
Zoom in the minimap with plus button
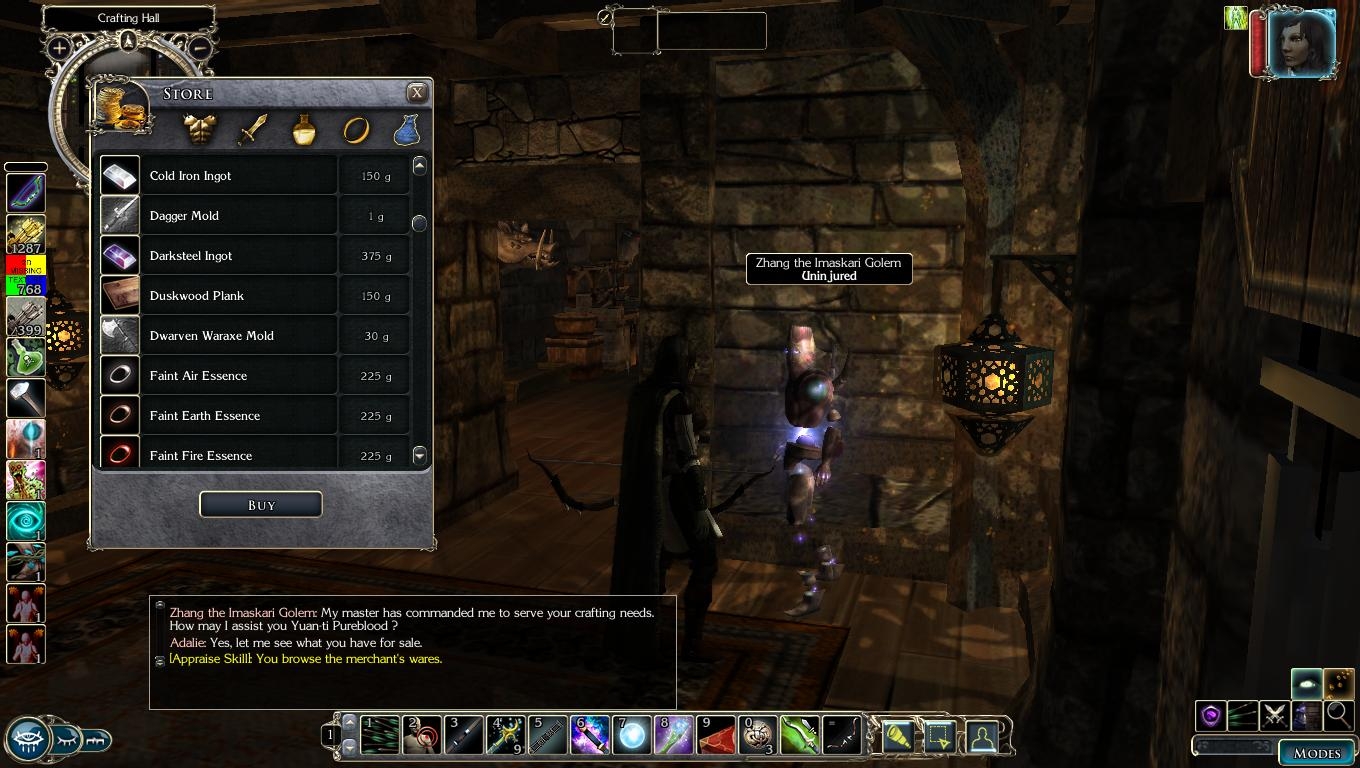point(59,47)
